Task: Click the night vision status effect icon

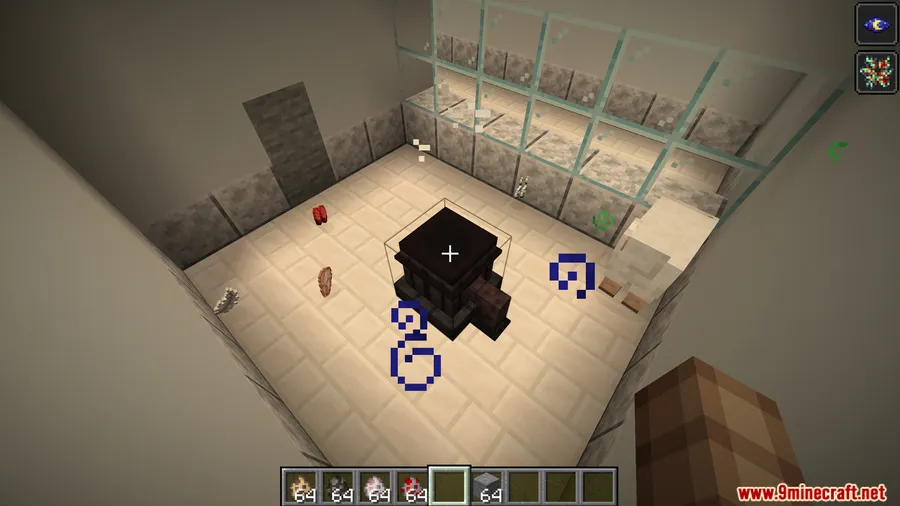Action: coord(875,24)
